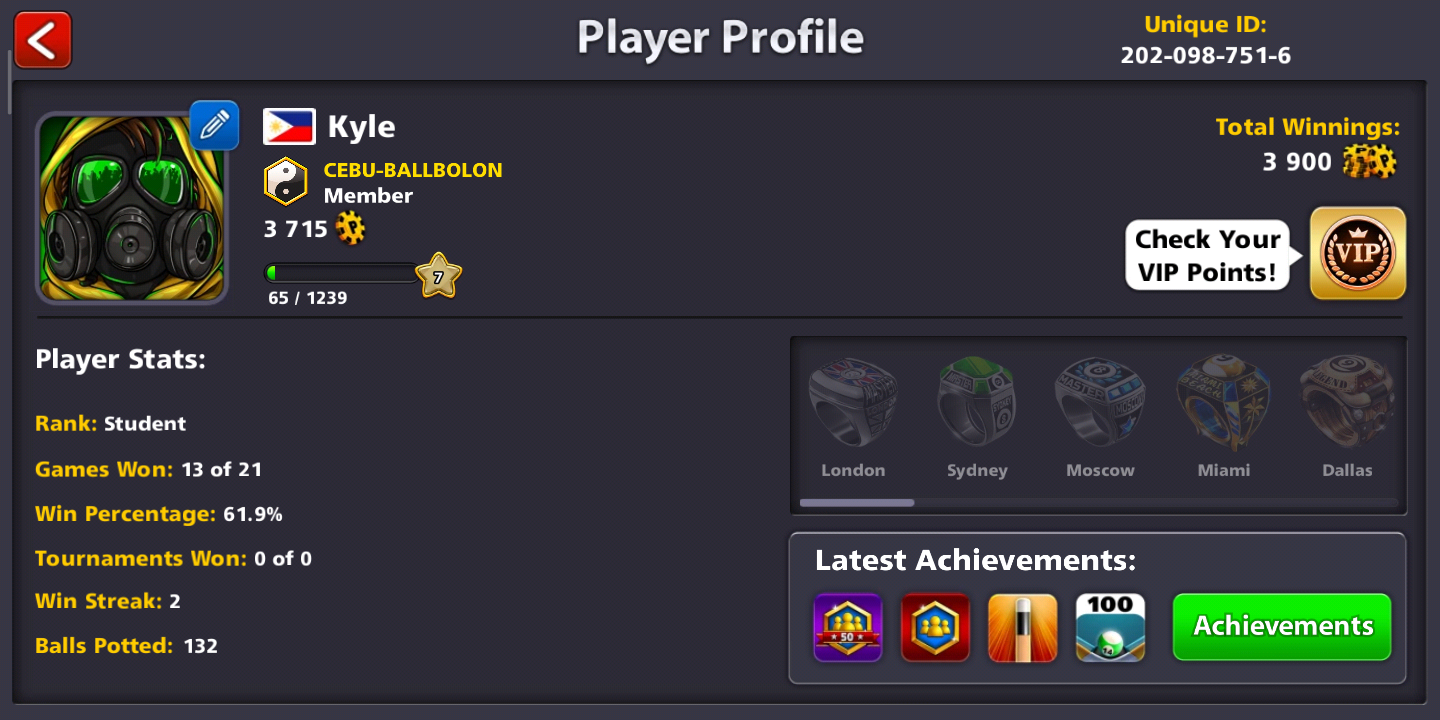This screenshot has height=720, width=1440.
Task: Tap the Check Your VIP Points bubble
Action: [x=1207, y=255]
